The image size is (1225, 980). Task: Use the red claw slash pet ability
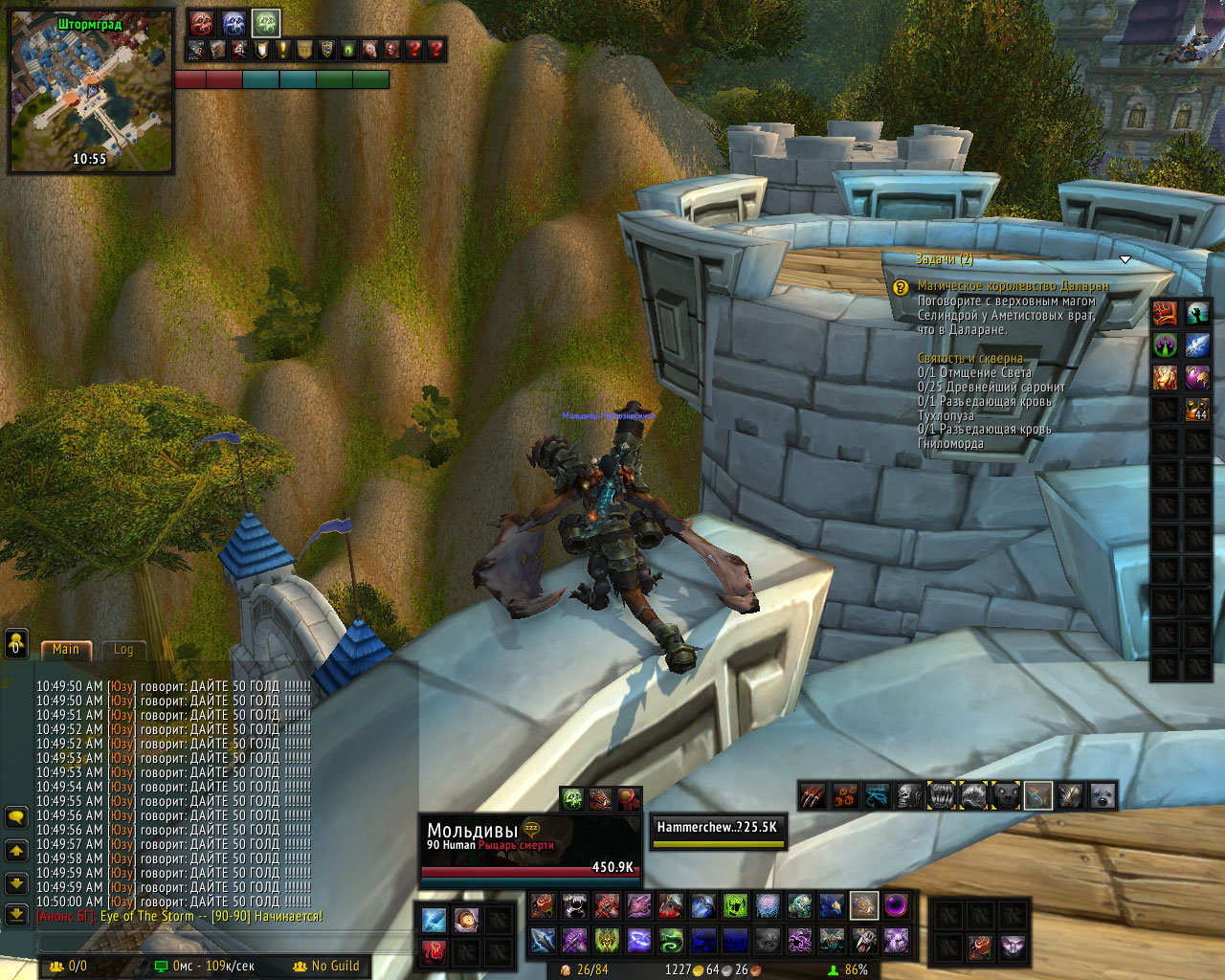[x=813, y=795]
